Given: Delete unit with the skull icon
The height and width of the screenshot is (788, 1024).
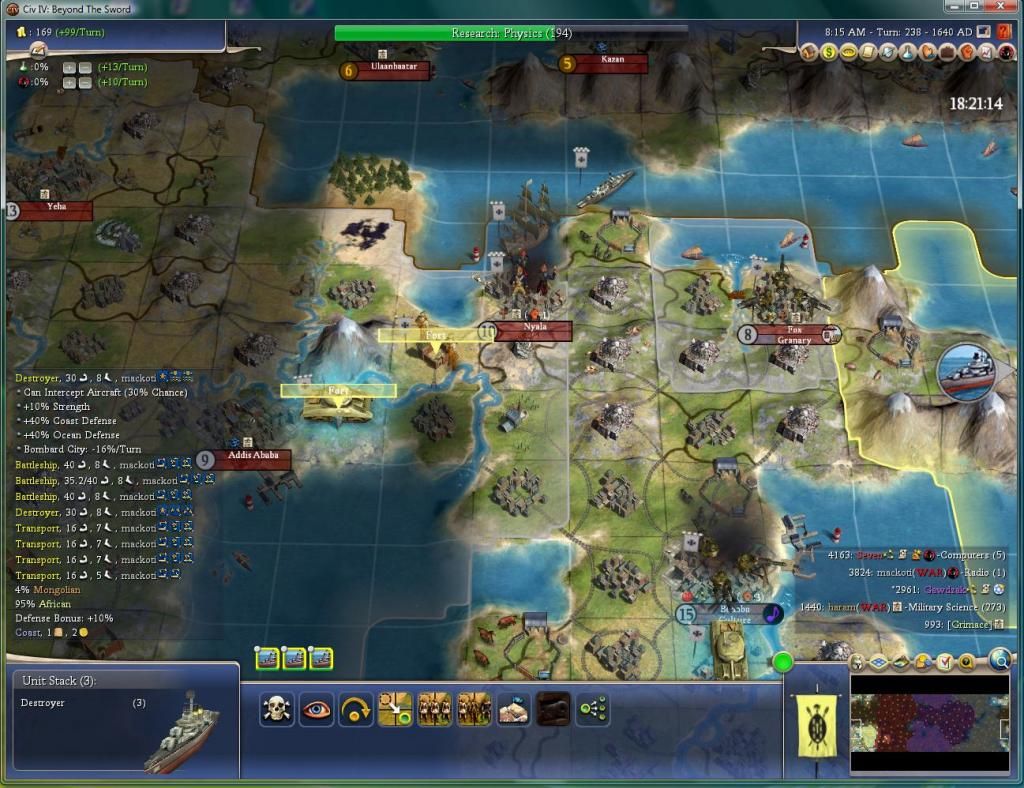Looking at the screenshot, I should coord(276,709).
